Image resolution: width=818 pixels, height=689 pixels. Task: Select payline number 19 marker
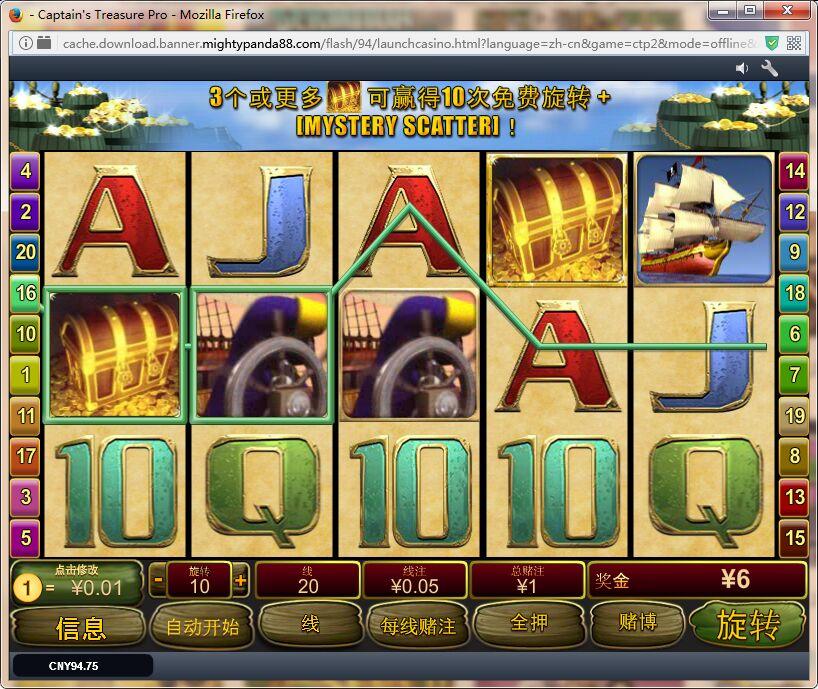coord(795,415)
